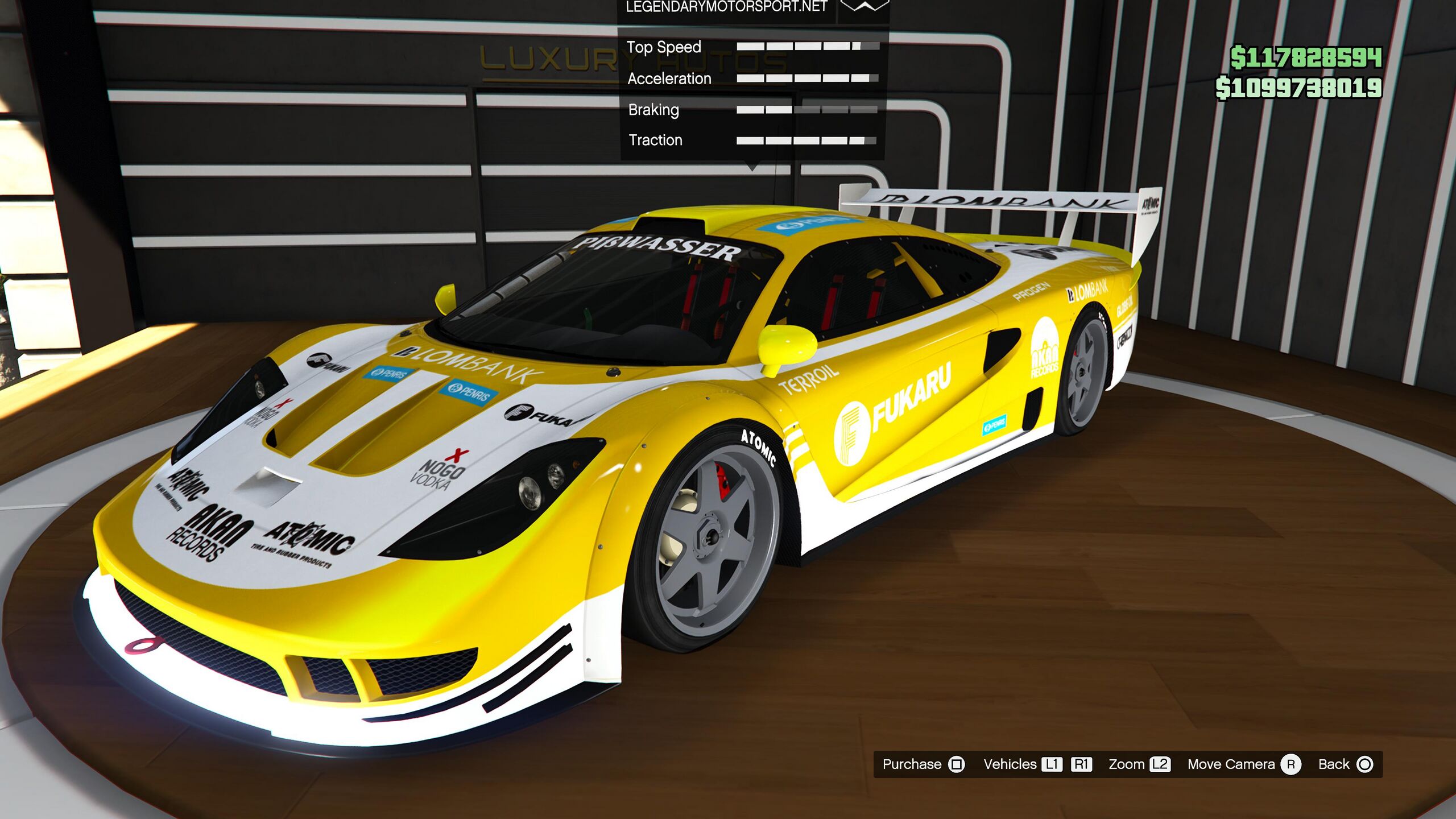
Task: Select the LEGENDARYMOTORSPORT.NET header
Action: [x=726, y=7]
